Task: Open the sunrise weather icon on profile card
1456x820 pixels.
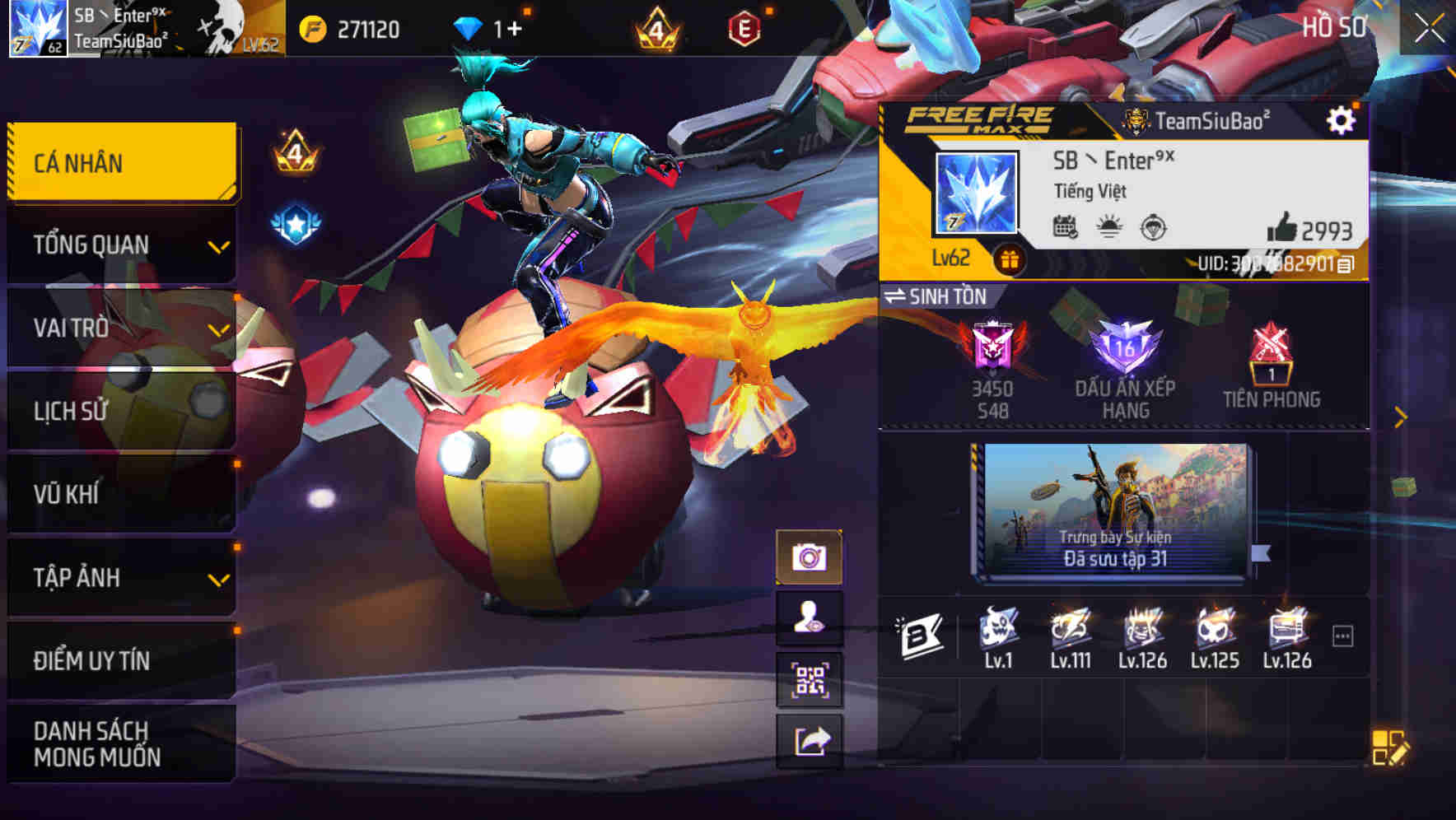Action: (x=1108, y=230)
